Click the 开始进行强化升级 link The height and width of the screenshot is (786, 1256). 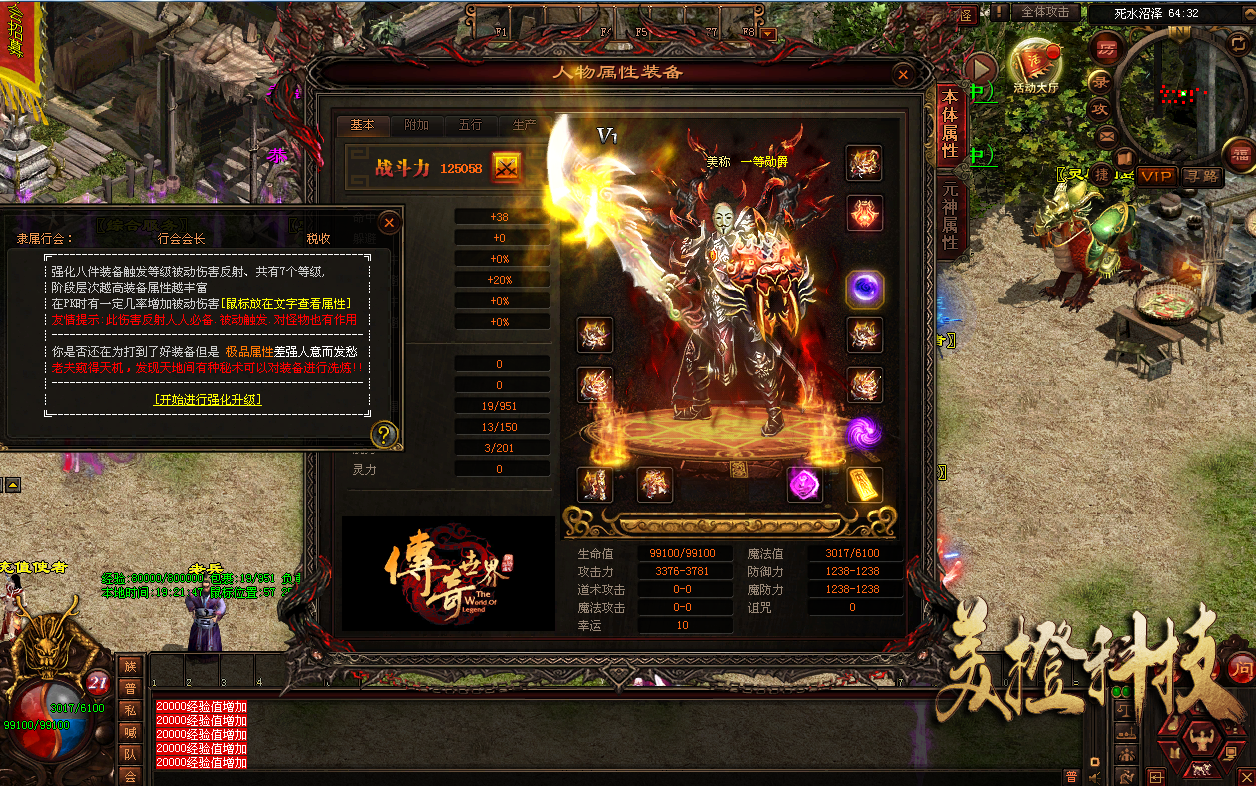pos(209,399)
